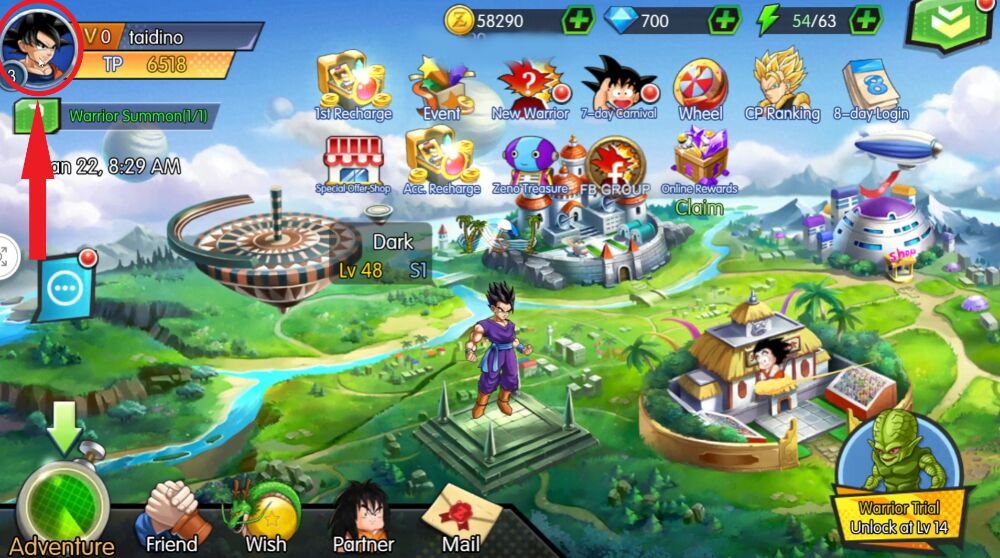Viewport: 1000px width, 558px height.
Task: Add more blue diamonds
Action: click(724, 20)
